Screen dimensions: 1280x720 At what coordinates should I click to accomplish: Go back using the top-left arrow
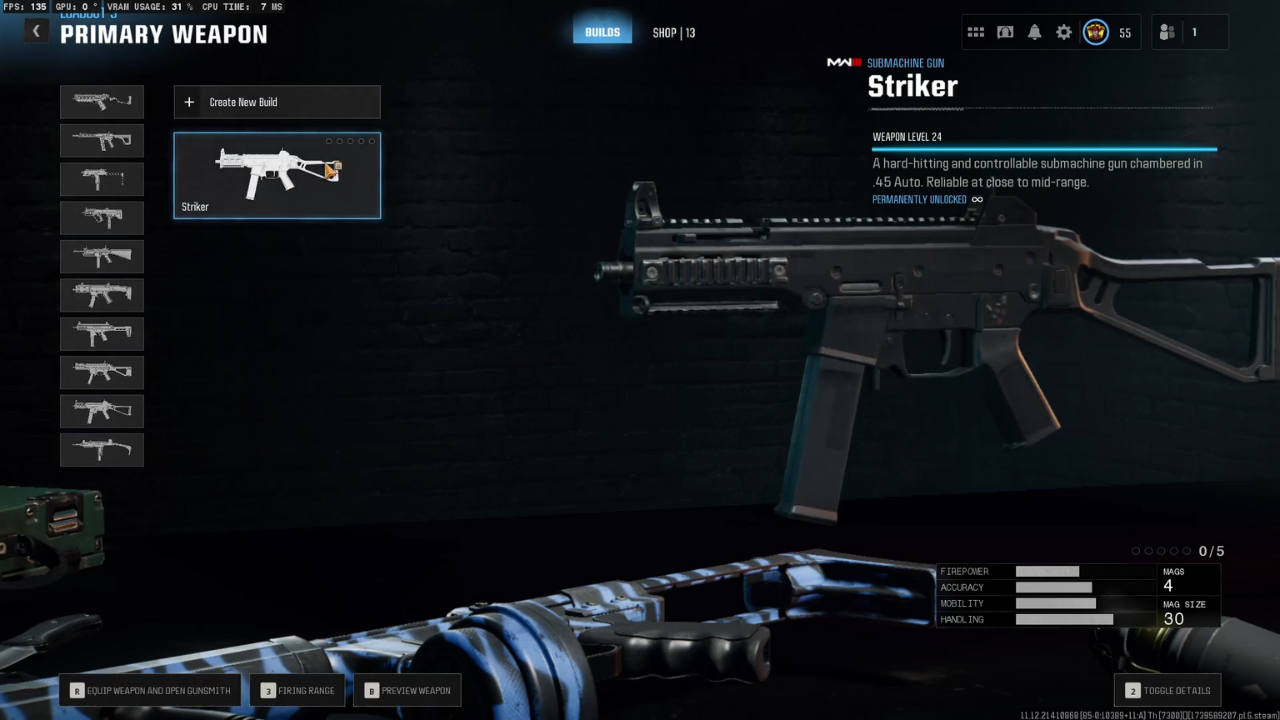[x=36, y=32]
